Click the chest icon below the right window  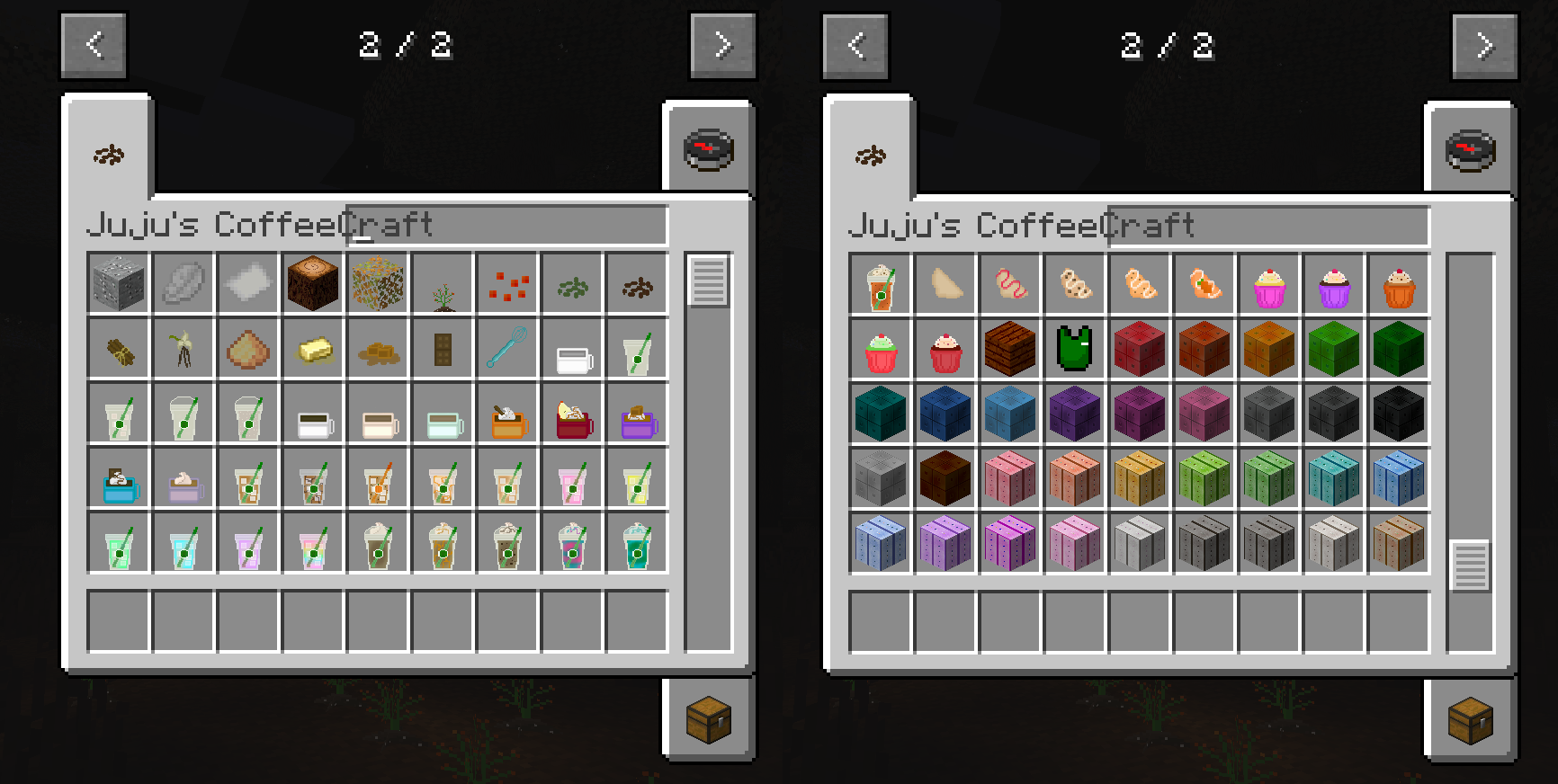click(1470, 719)
